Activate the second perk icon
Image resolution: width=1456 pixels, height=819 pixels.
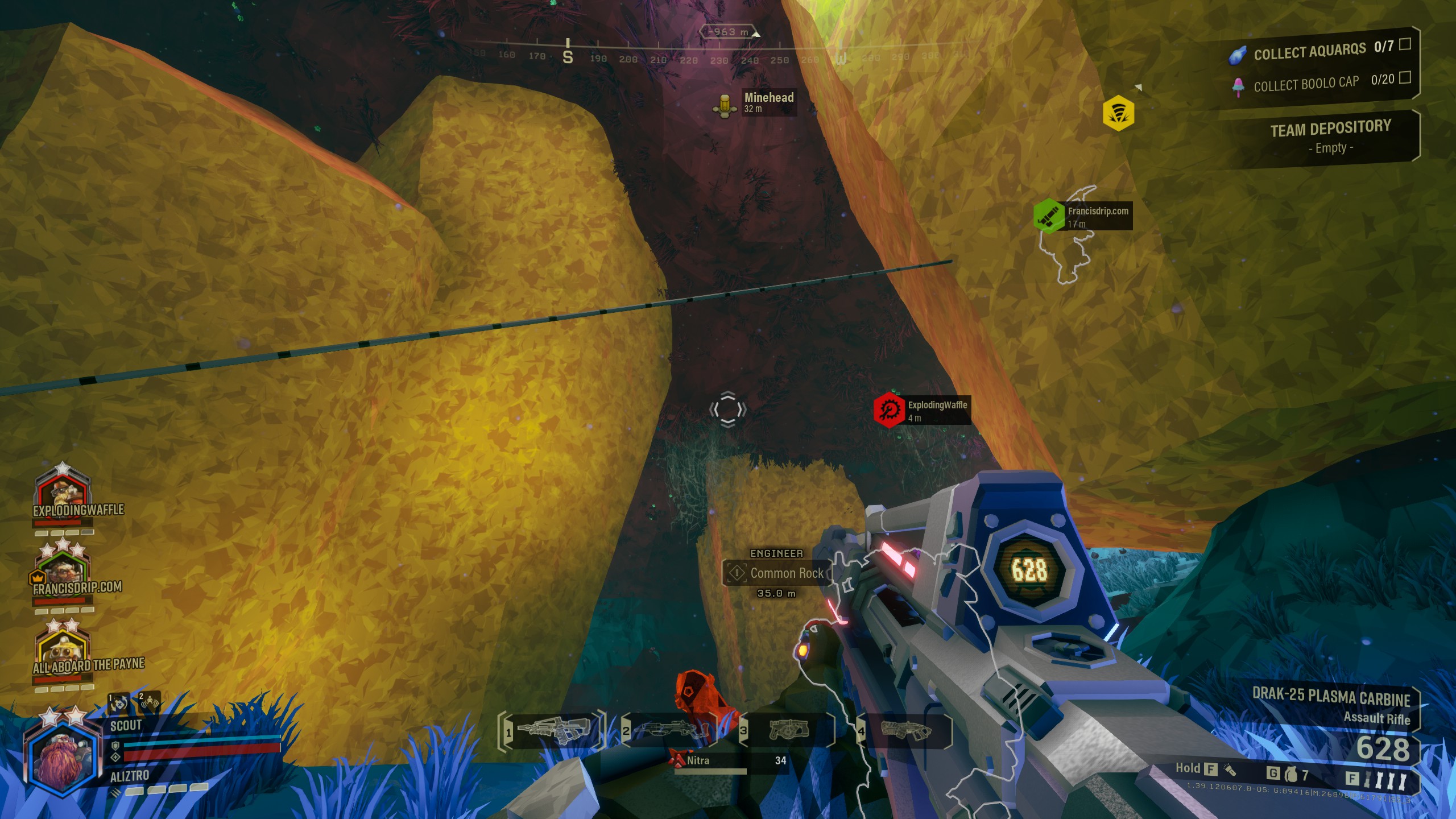(150, 704)
